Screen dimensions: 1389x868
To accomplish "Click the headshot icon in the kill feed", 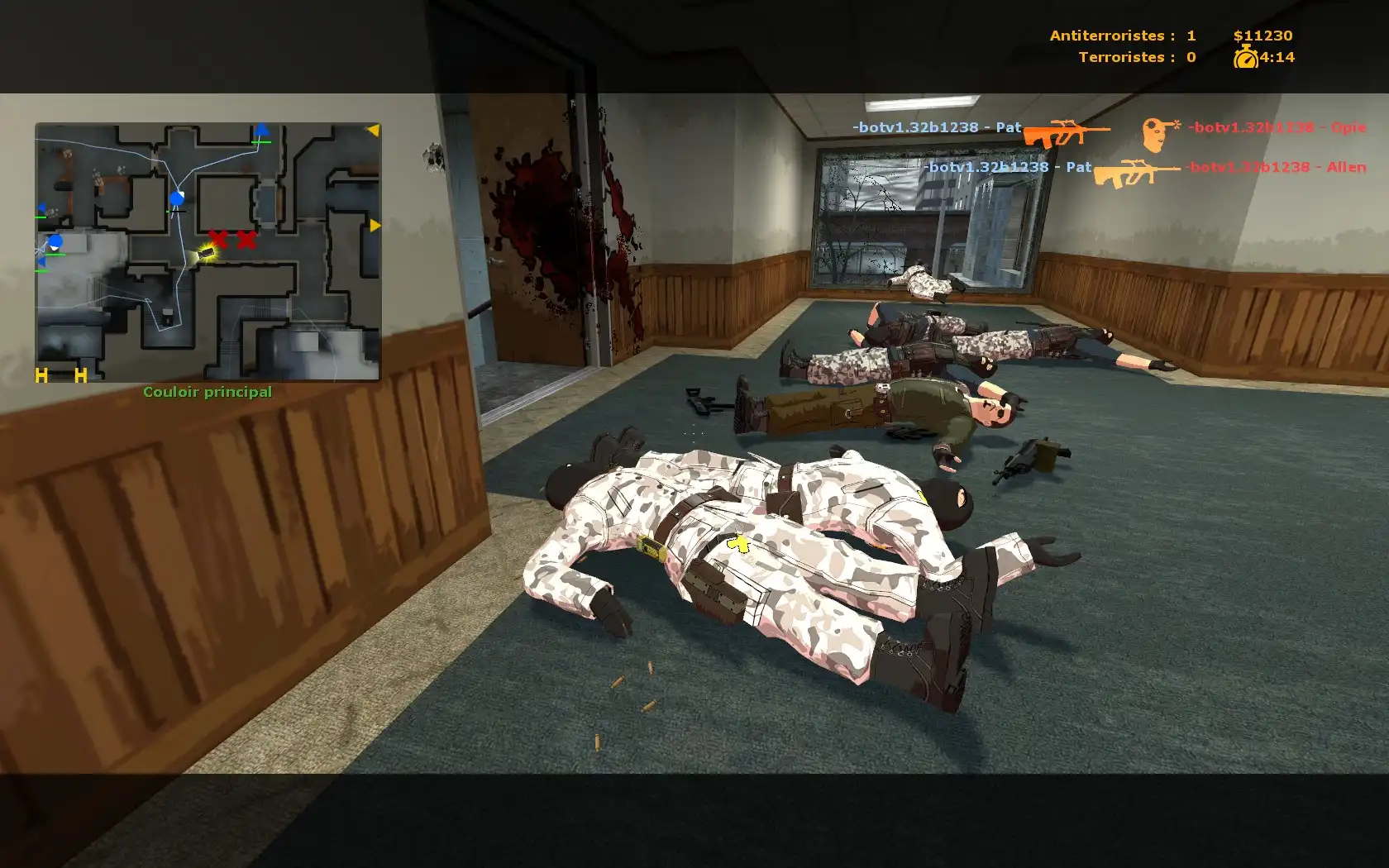I will pyautogui.click(x=1160, y=132).
